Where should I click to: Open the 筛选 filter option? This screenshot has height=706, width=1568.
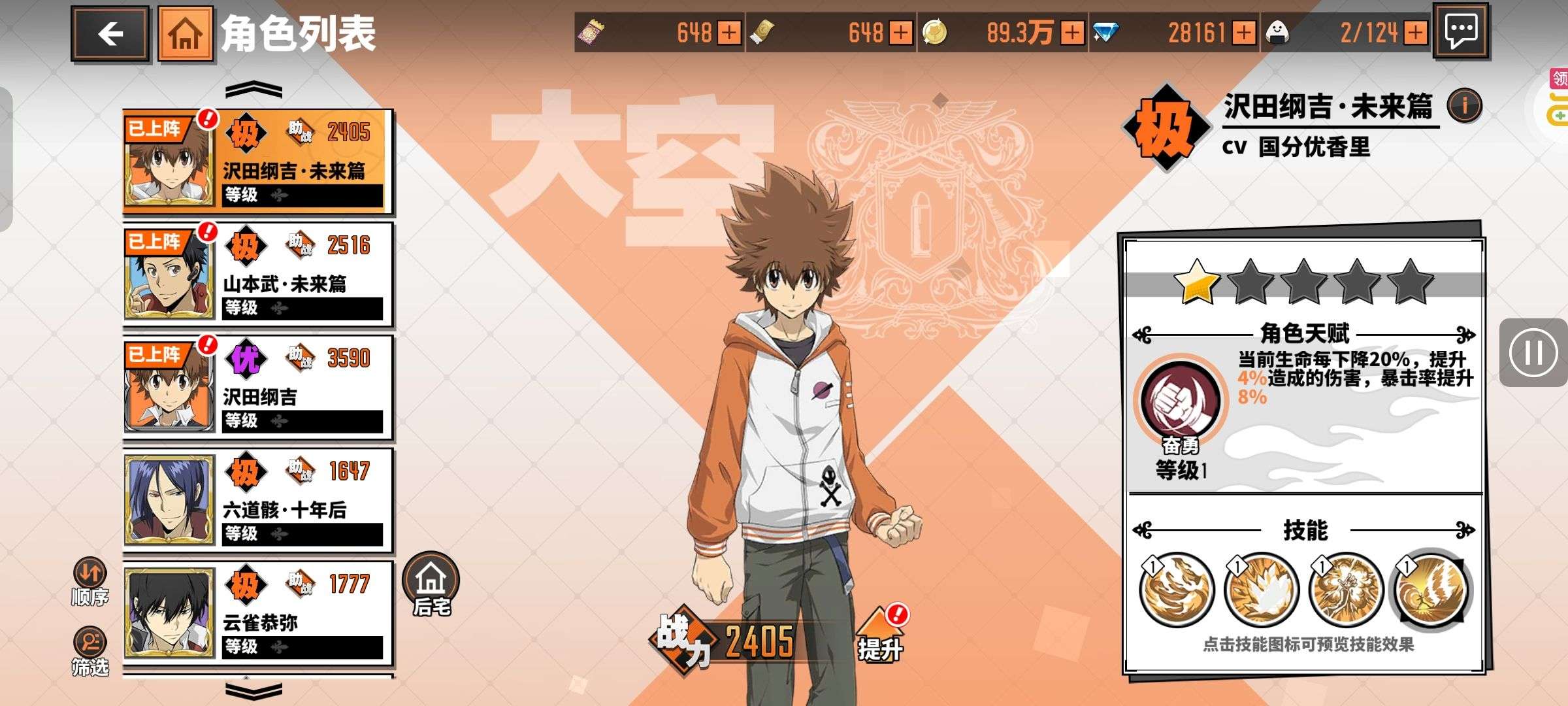coord(90,651)
